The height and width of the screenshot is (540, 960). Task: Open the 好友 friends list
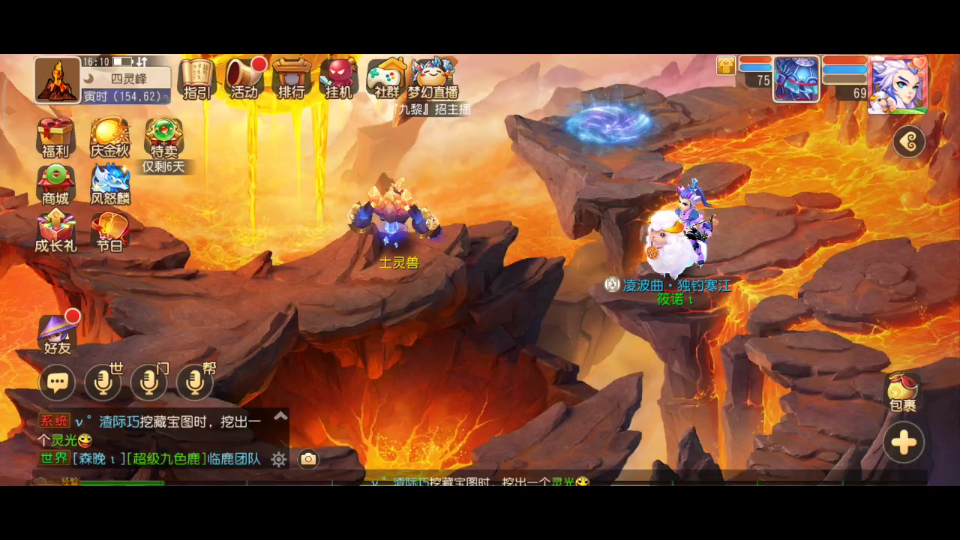[x=57, y=333]
